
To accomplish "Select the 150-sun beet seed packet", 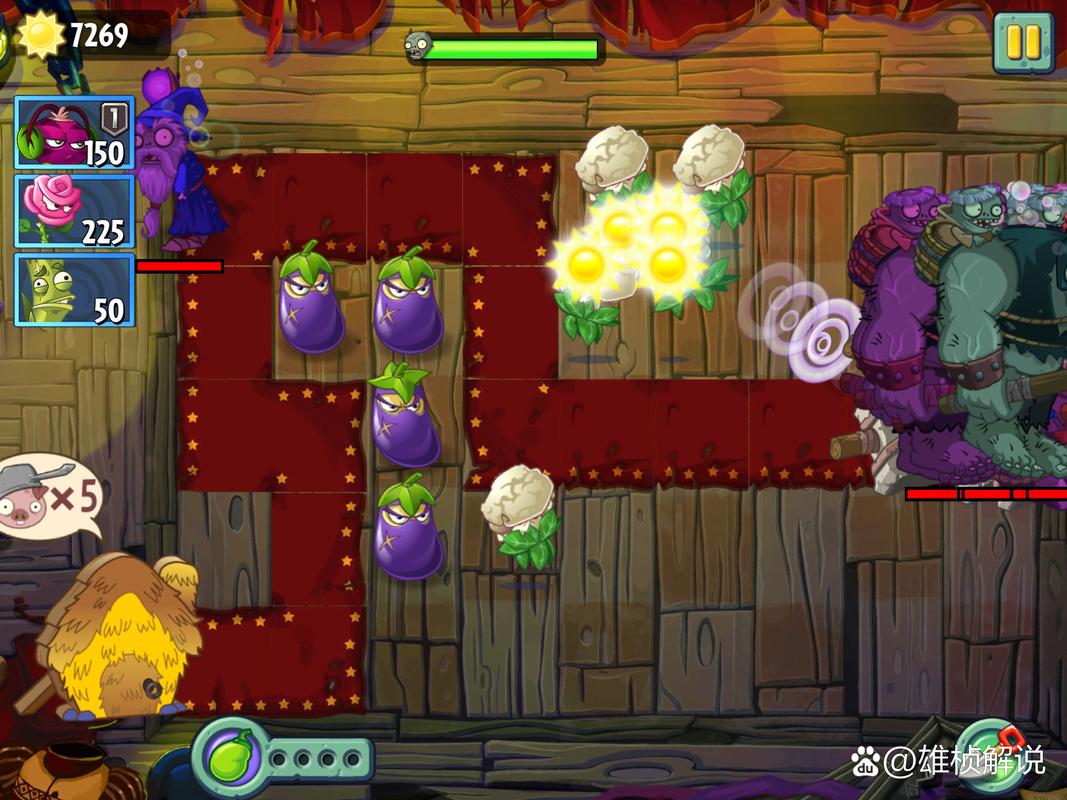I will (73, 132).
